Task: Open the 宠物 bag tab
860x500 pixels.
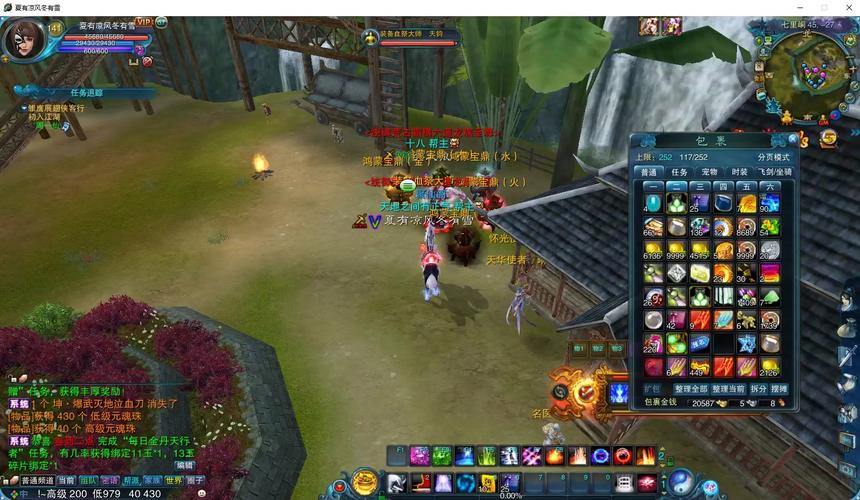Action: 709,172
